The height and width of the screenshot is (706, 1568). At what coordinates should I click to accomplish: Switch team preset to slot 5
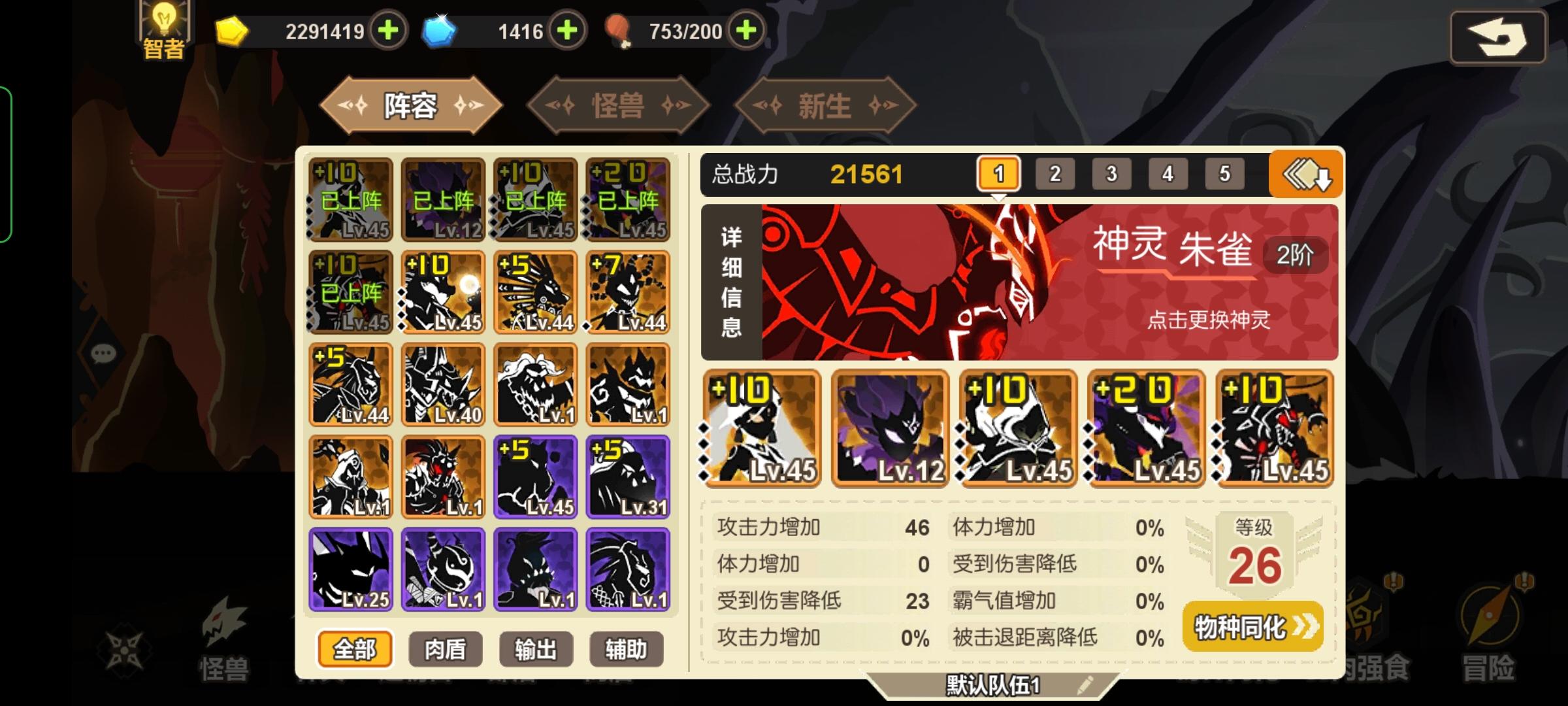click(1224, 175)
